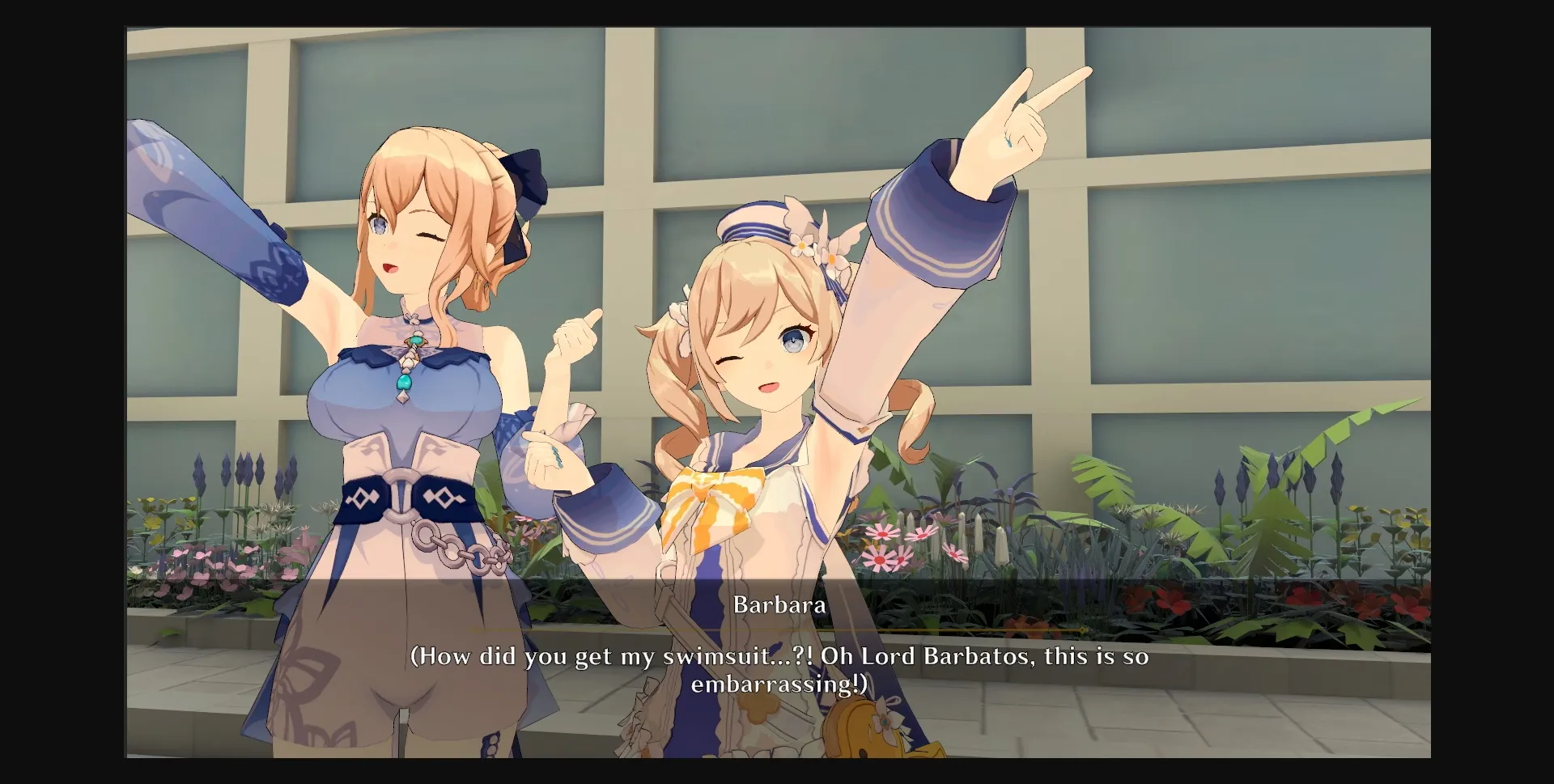The height and width of the screenshot is (784, 1554).
Task: Click the speaker name Barbara
Action: tap(779, 604)
